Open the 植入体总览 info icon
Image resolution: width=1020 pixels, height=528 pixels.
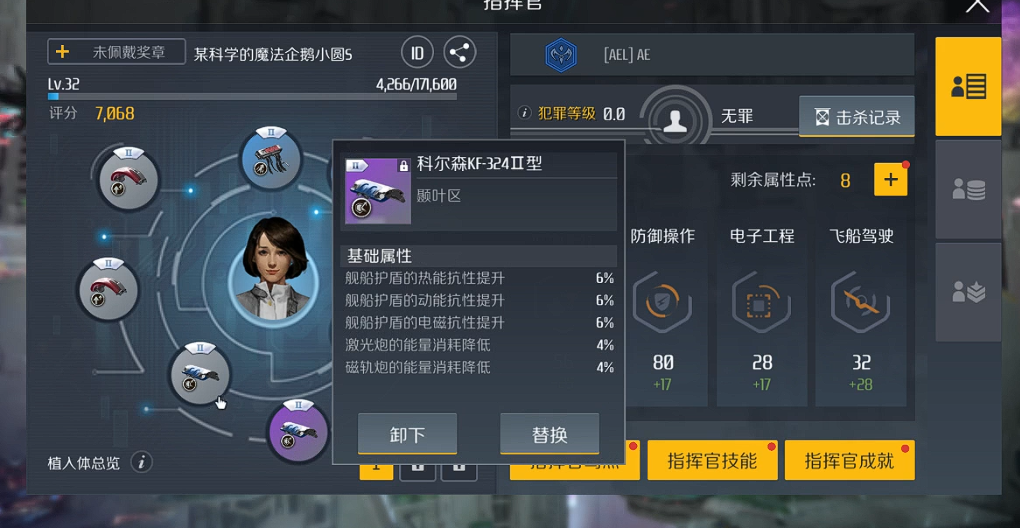pos(142,462)
